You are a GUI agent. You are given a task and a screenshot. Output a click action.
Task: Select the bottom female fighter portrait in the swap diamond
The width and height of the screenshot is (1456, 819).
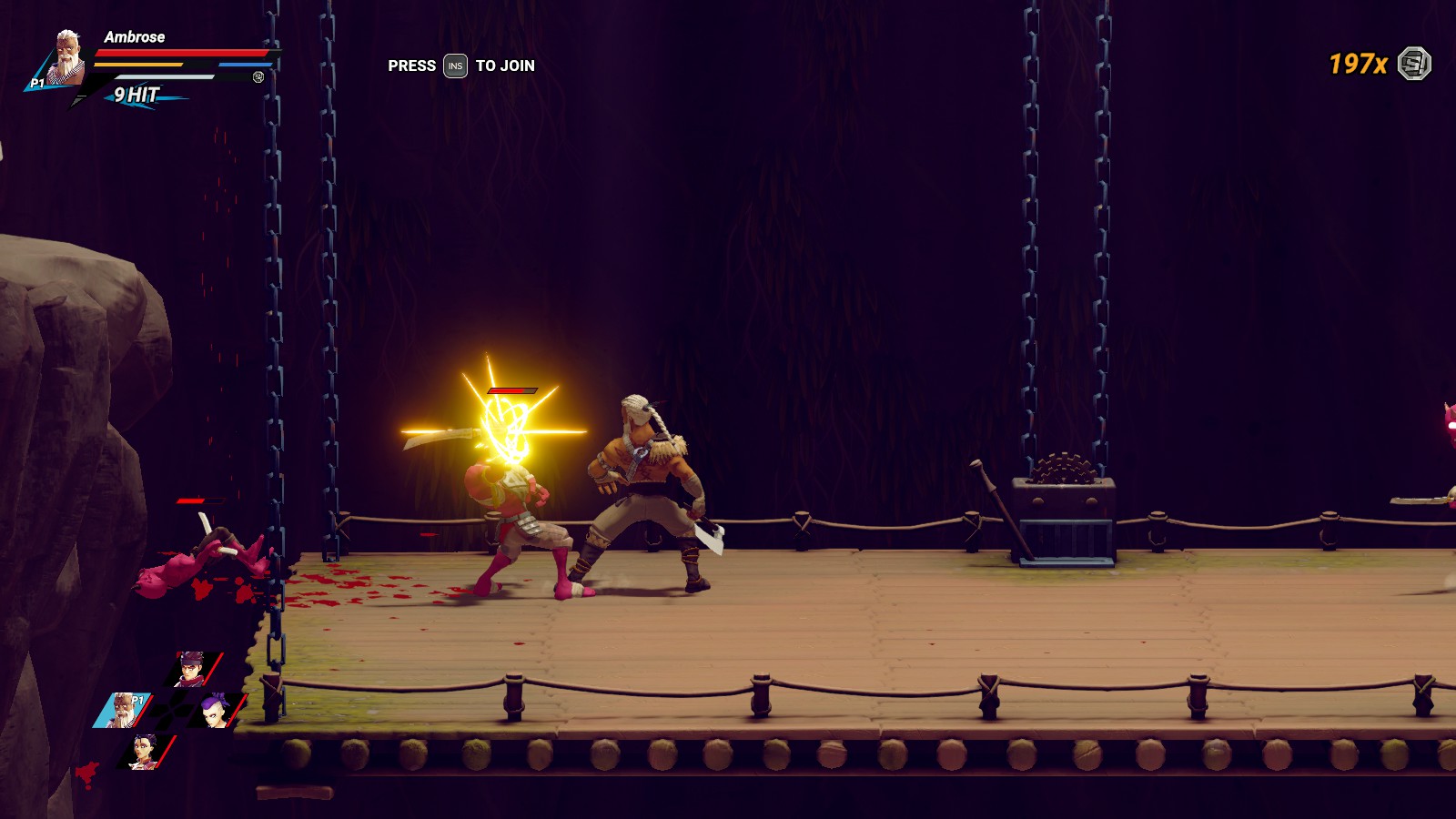(143, 751)
